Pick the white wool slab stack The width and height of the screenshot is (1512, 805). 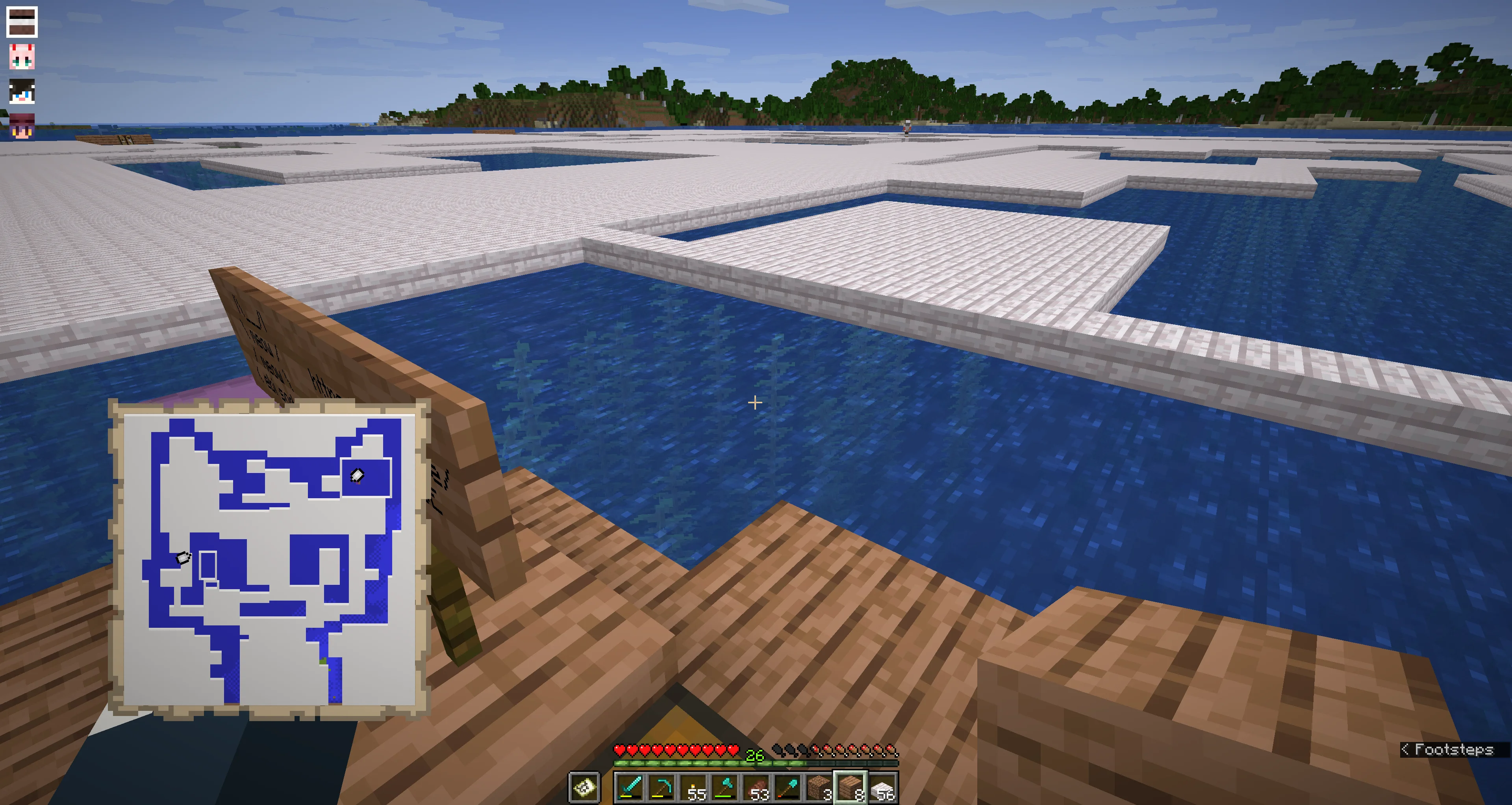click(883, 787)
